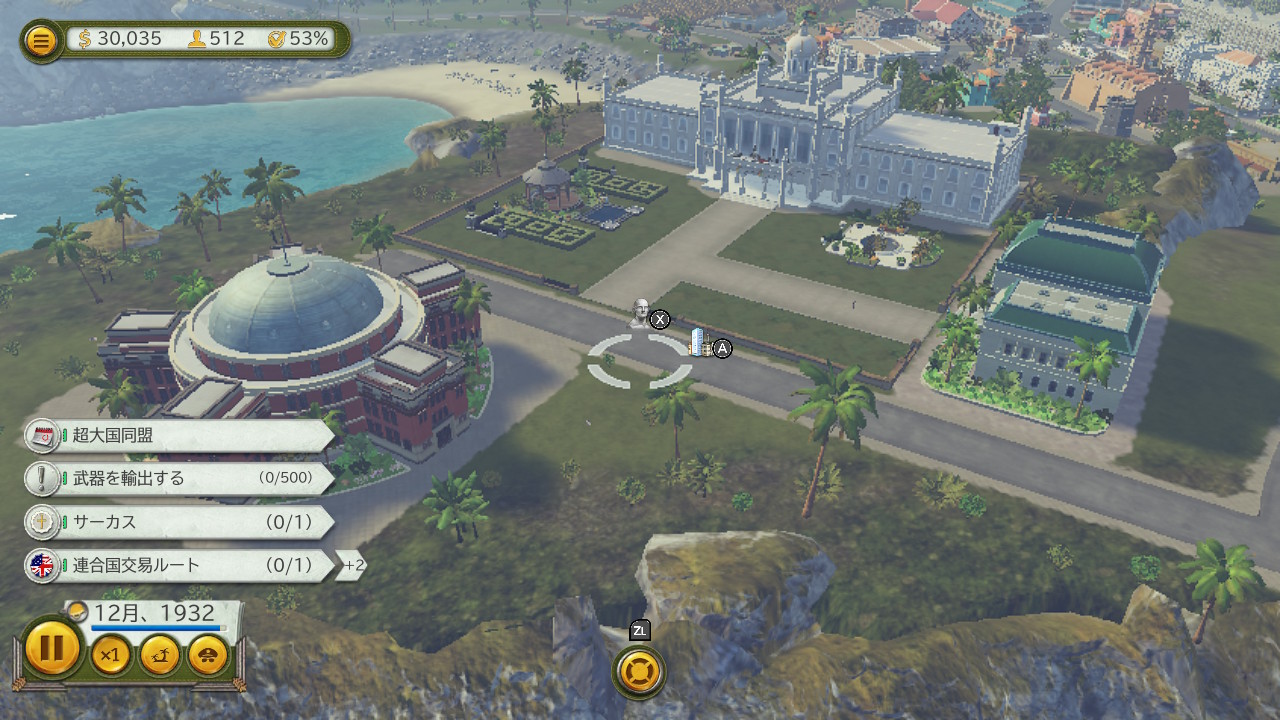
Task: Select the statue bust icon above the cursor
Action: [x=640, y=312]
